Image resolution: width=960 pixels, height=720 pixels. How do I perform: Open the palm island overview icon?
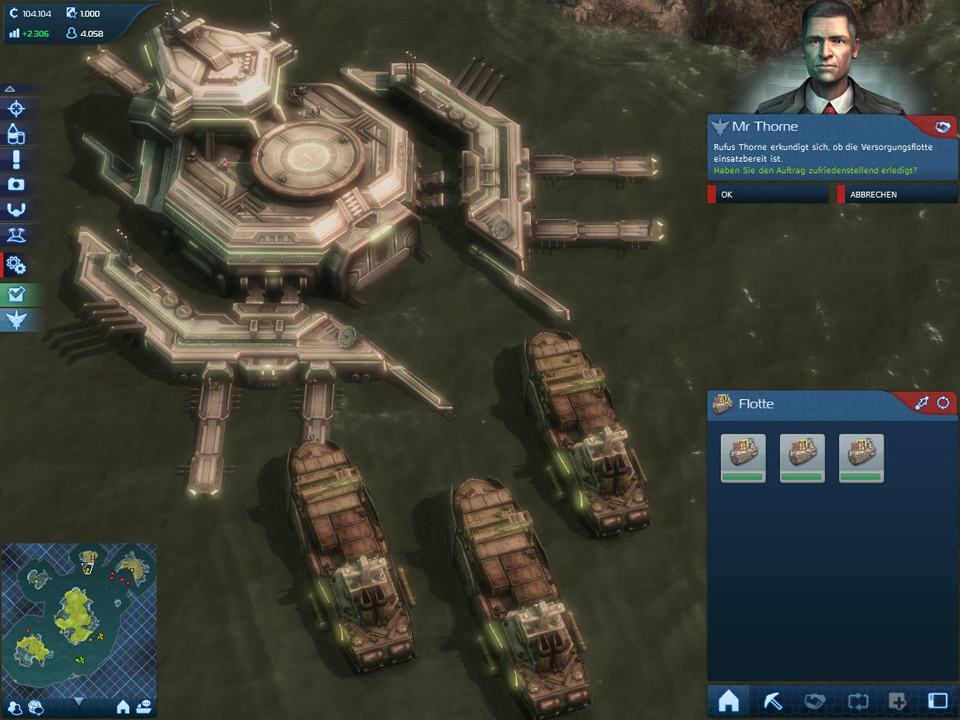click(x=16, y=237)
